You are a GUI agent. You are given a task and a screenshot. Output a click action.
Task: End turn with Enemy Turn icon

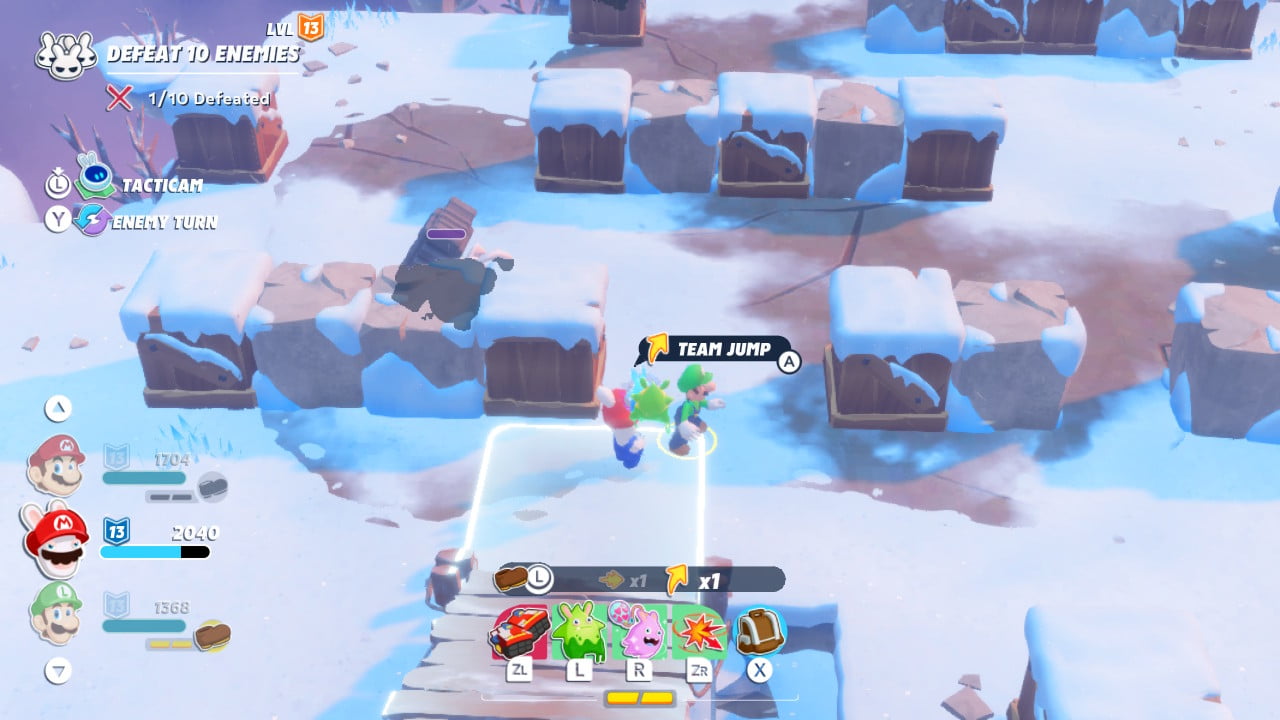pyautogui.click(x=93, y=221)
